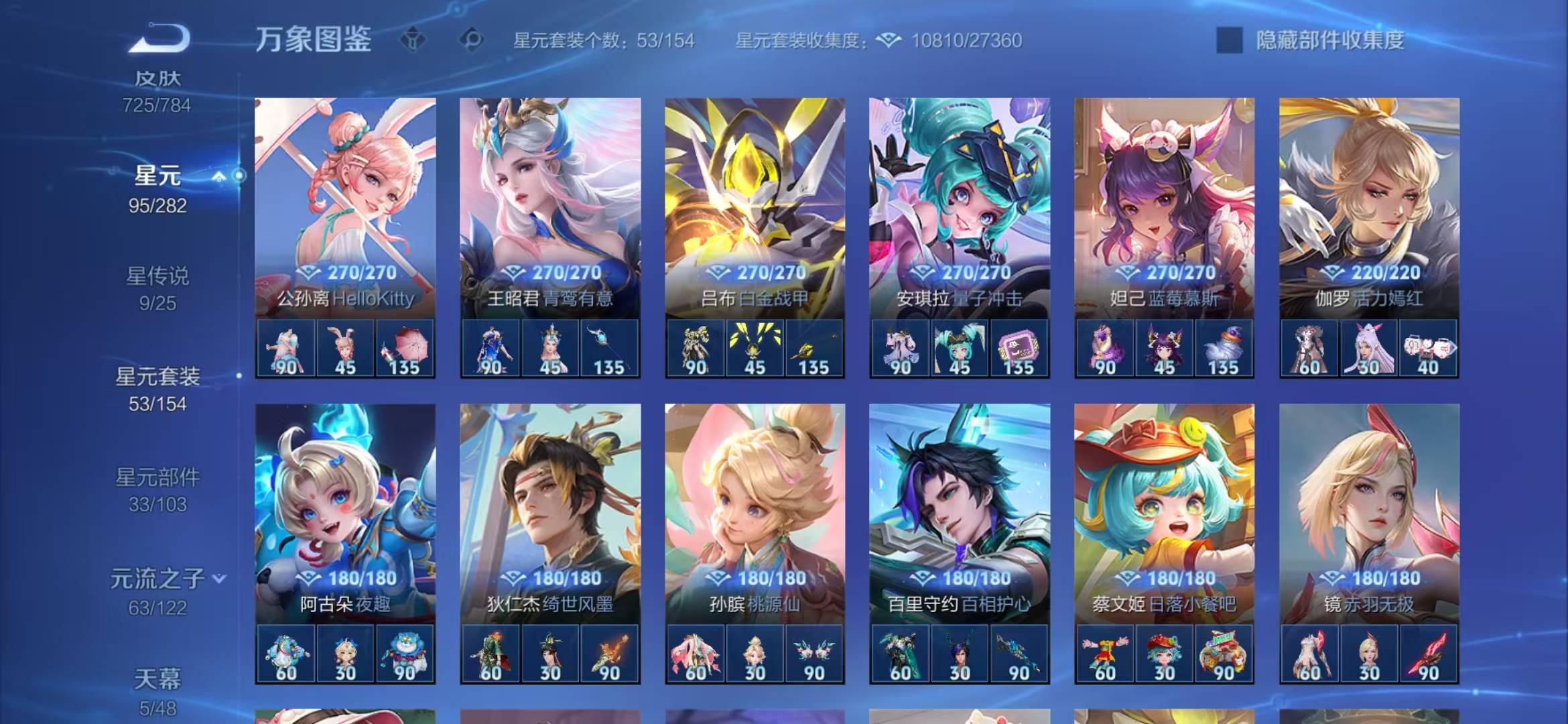This screenshot has height=724, width=1568.
Task: Click the search magnifier icon in top bar
Action: tap(473, 40)
